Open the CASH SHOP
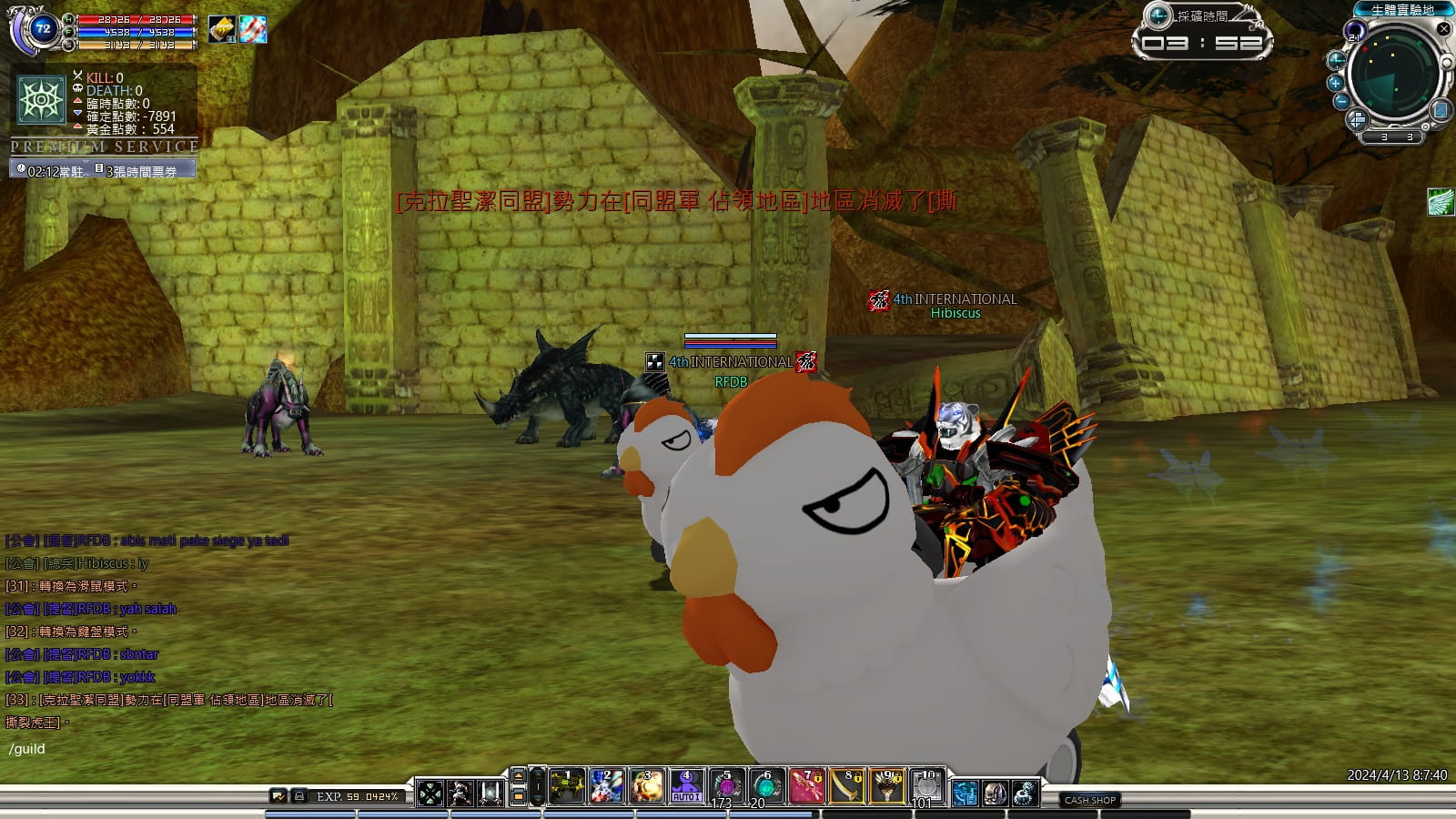Viewport: 1456px width, 819px height. (x=1090, y=800)
